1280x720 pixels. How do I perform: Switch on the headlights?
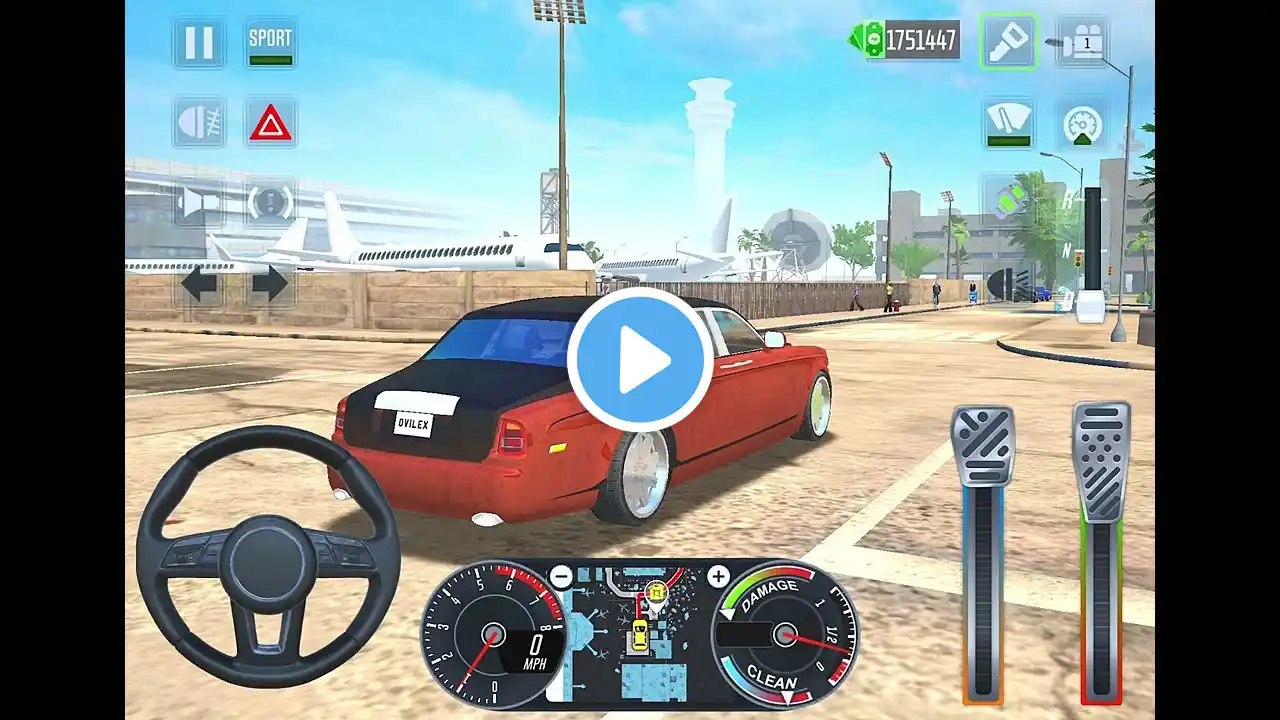(199, 122)
